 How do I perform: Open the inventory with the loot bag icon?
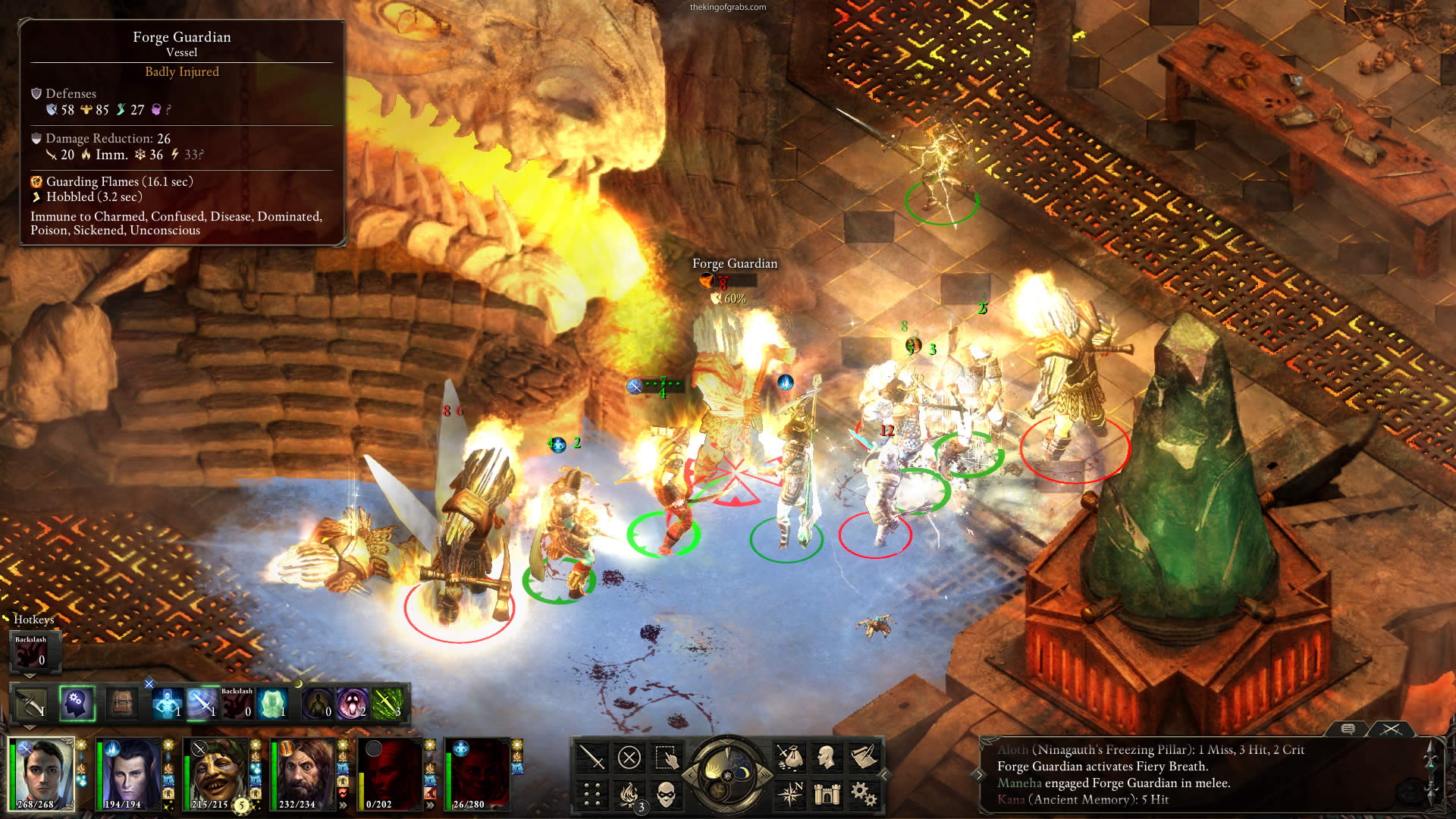[x=789, y=757]
